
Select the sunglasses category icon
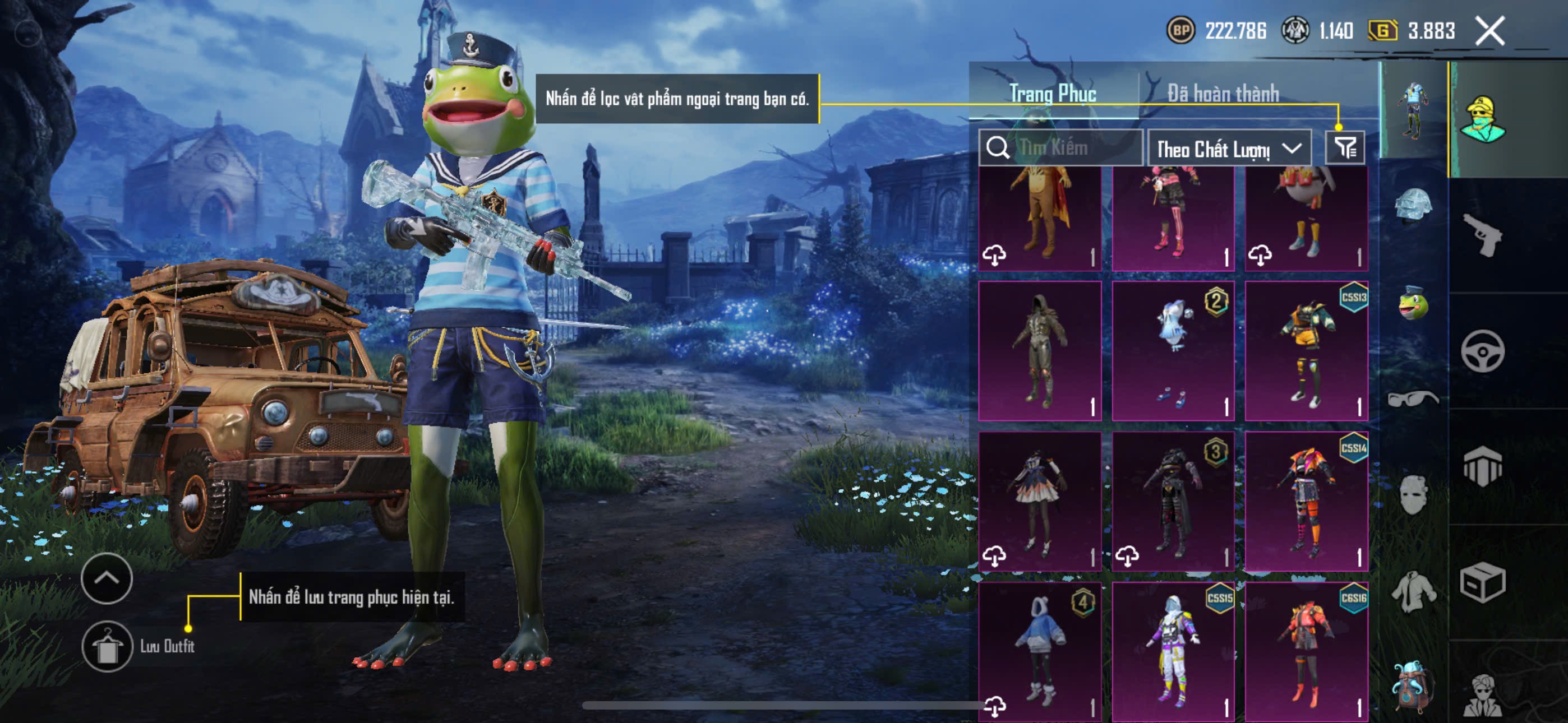coord(1413,398)
